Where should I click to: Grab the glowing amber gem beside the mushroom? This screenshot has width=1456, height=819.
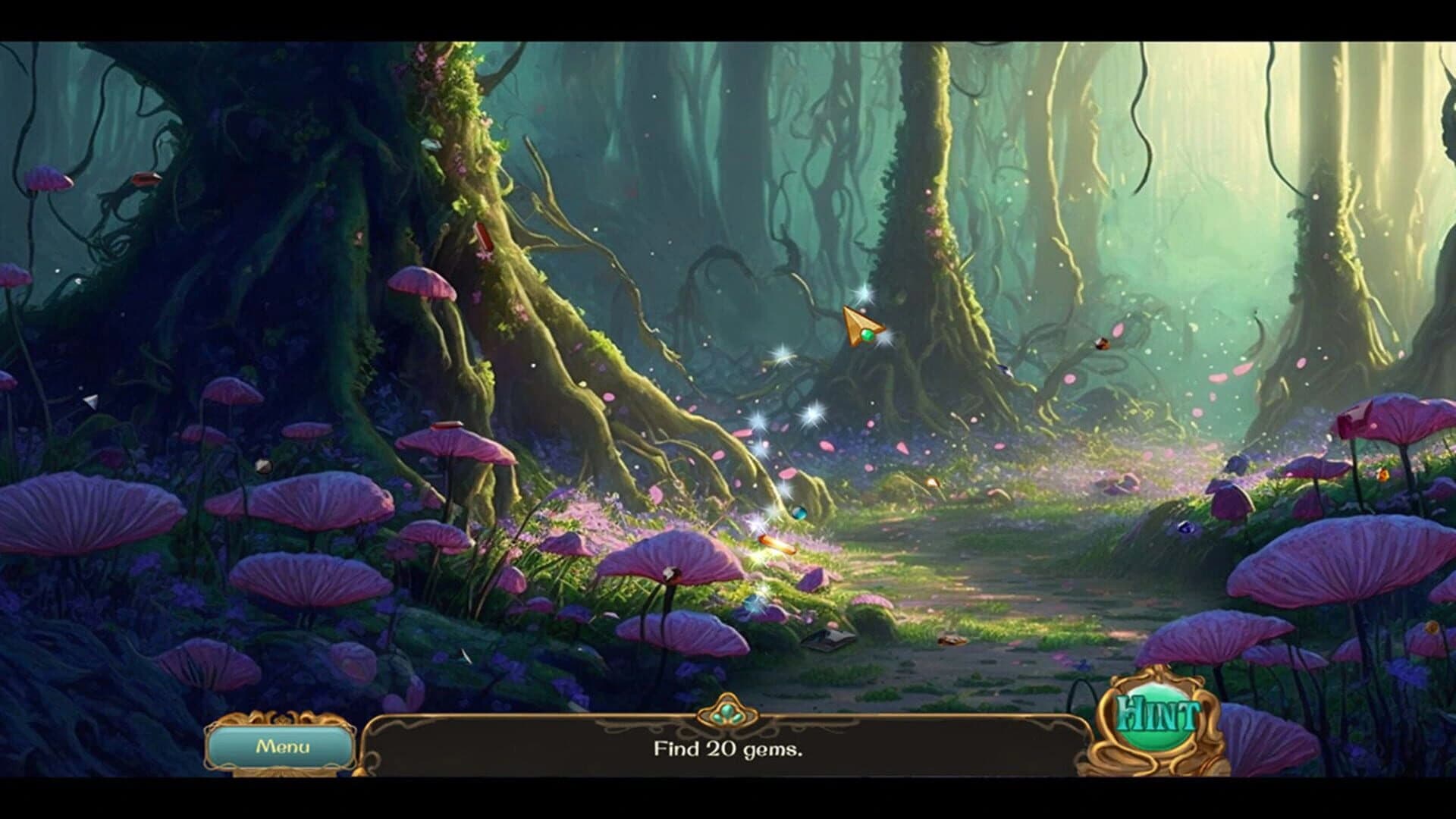pos(775,544)
